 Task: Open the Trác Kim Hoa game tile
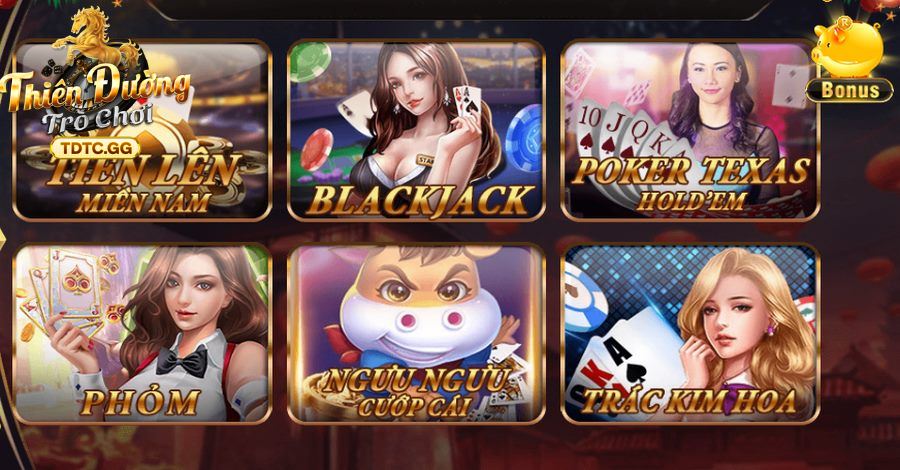coord(689,333)
